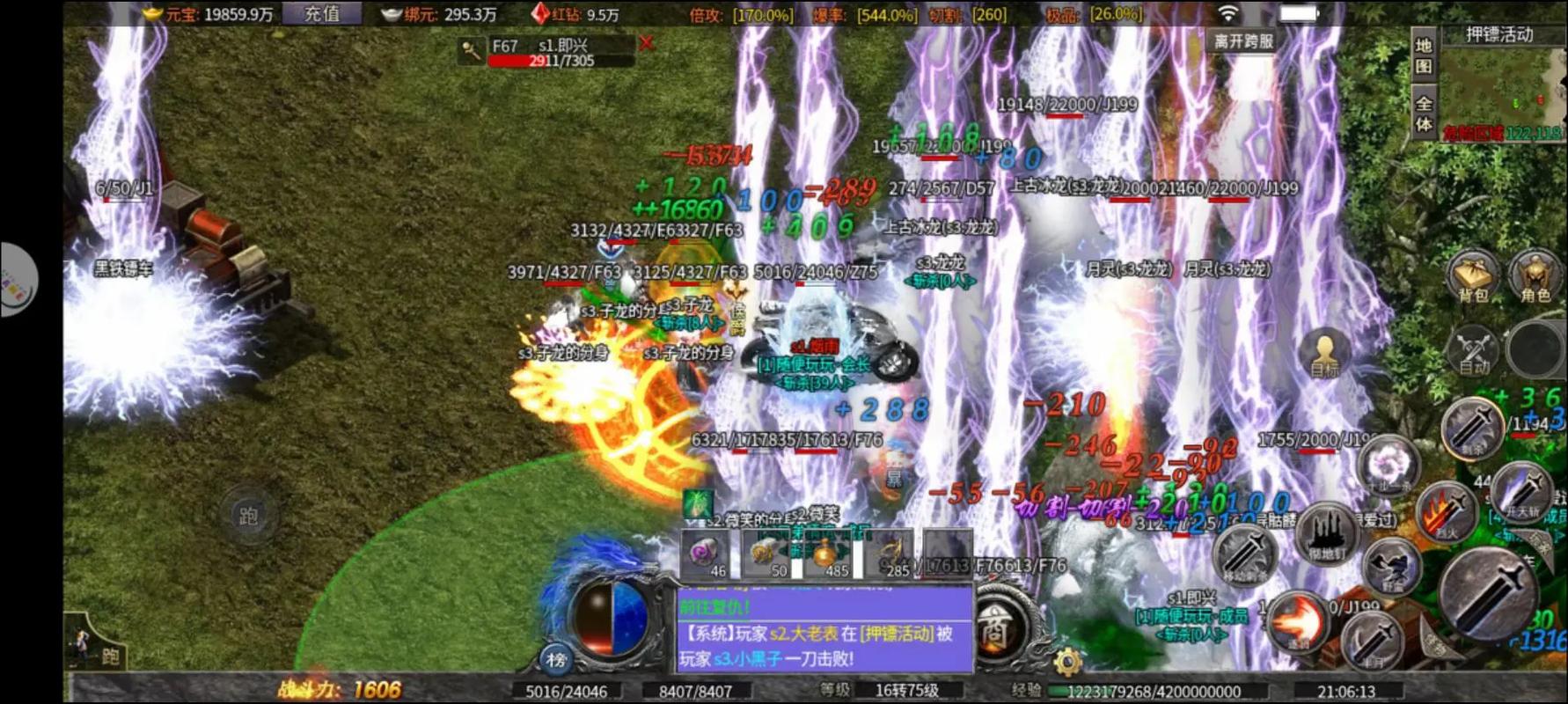Open the 角色 character sheet

click(1535, 275)
